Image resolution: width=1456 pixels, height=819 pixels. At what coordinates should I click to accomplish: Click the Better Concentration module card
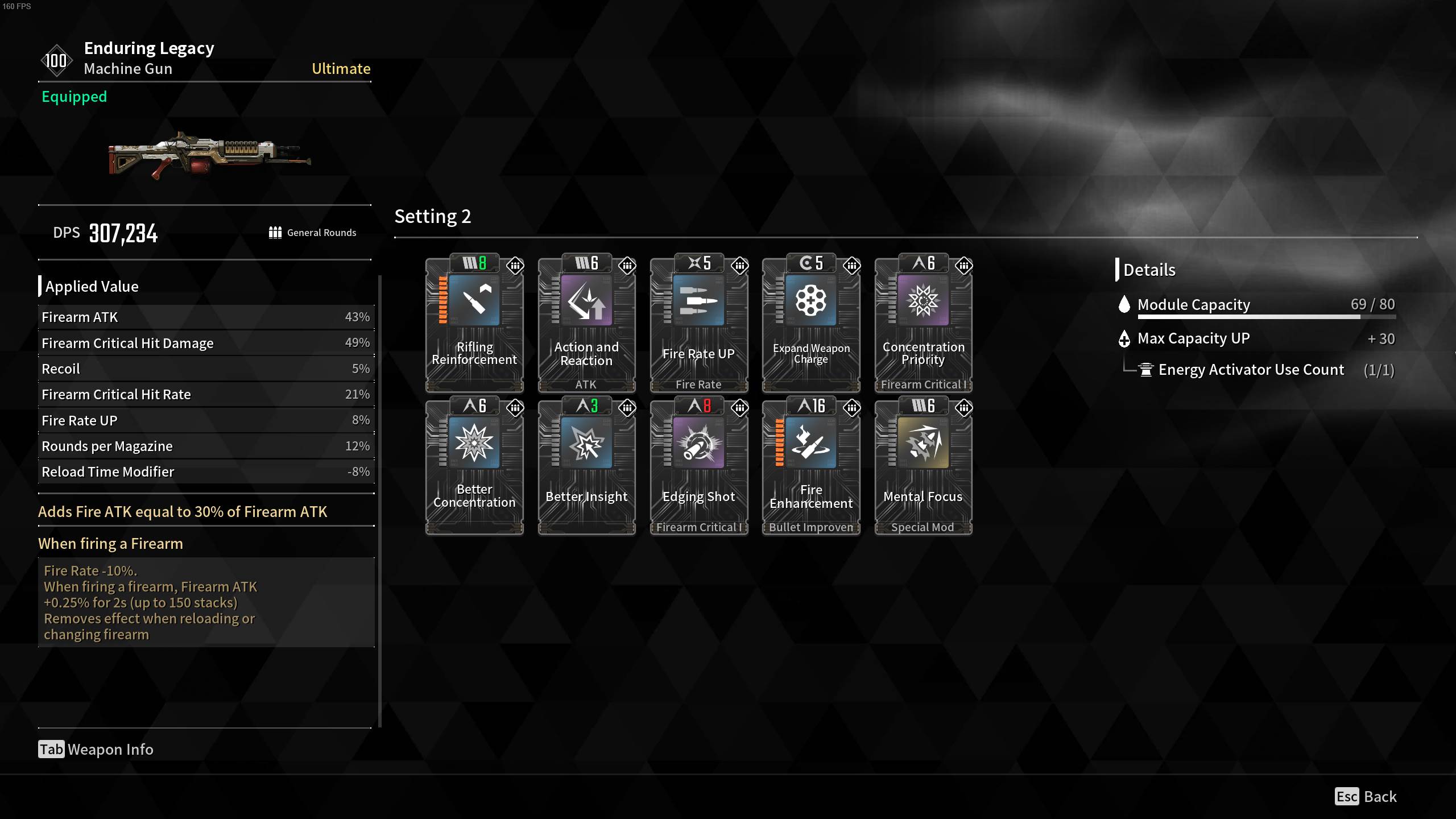click(x=474, y=466)
